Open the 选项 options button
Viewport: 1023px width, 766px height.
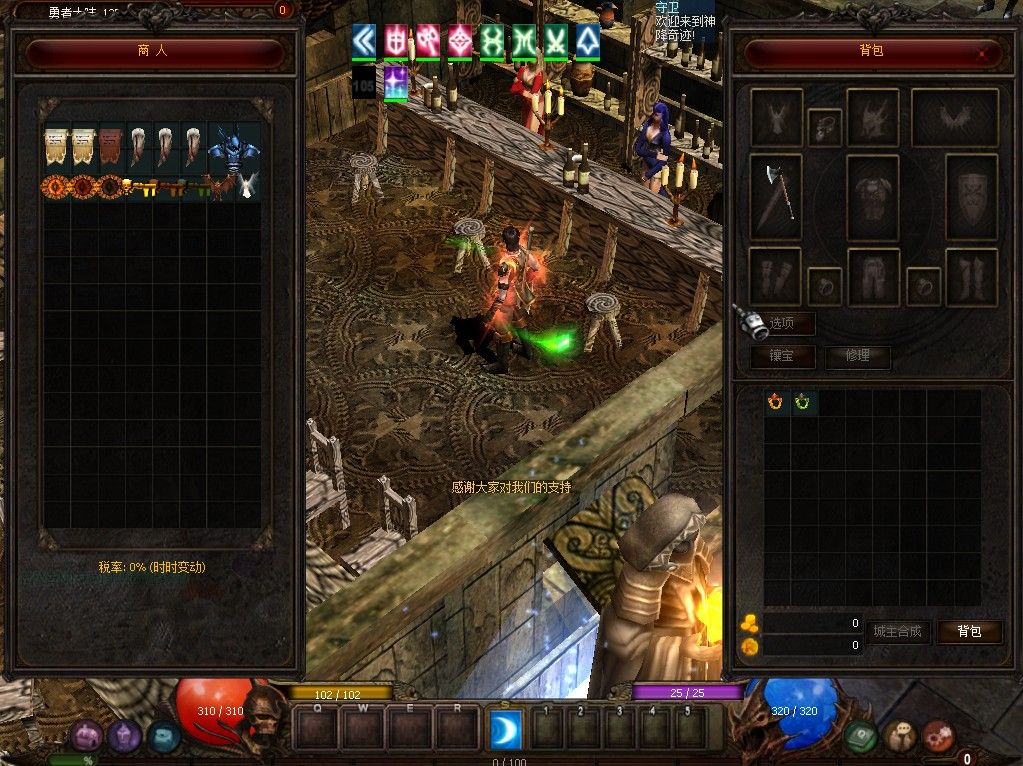click(x=783, y=323)
